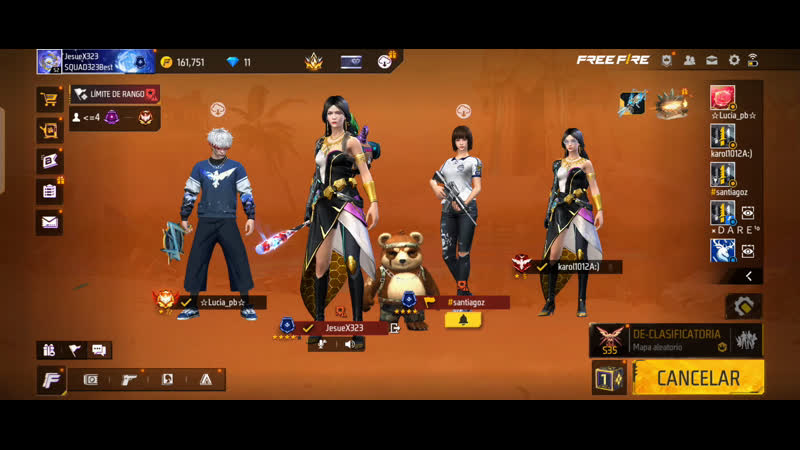Cancel matchmaking with the CANCELAR button

(699, 378)
